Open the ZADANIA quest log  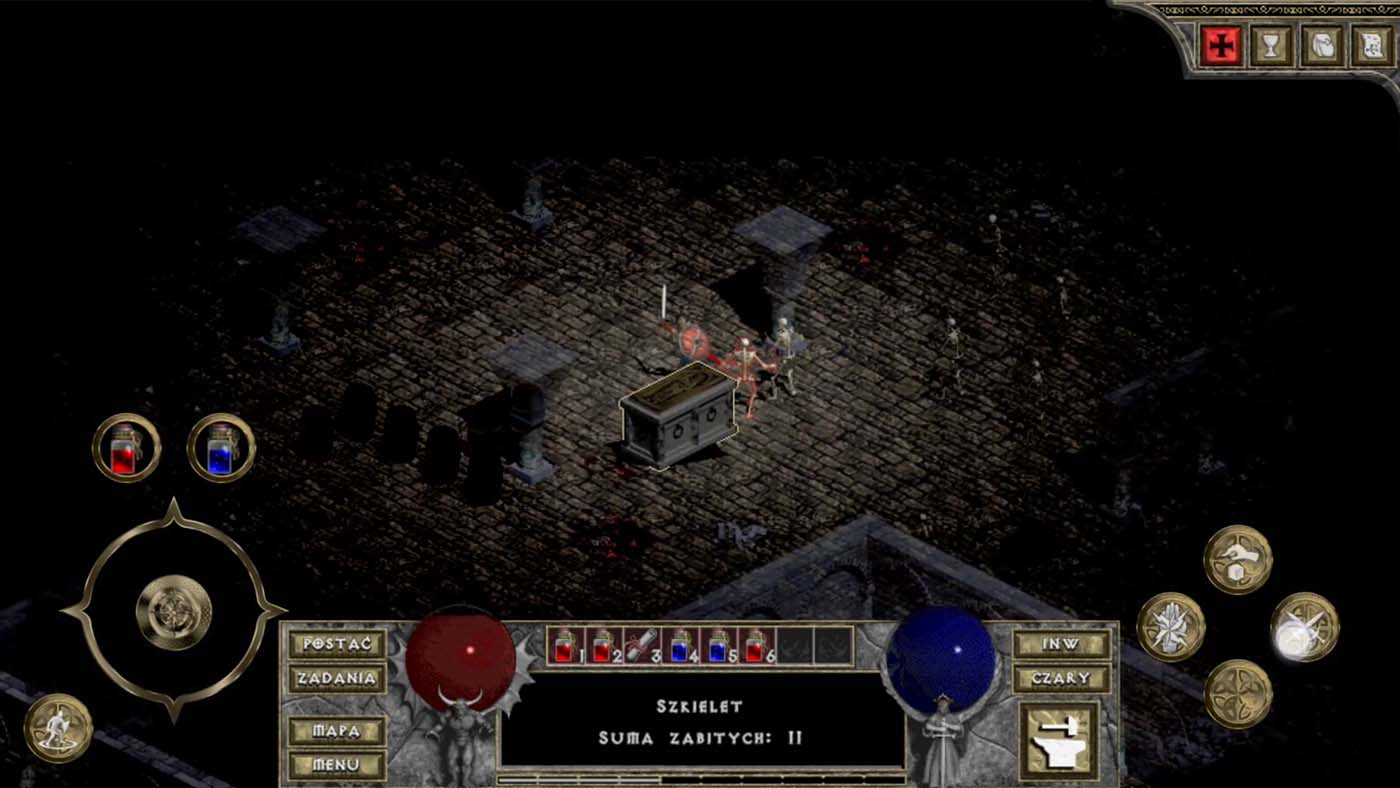point(337,679)
